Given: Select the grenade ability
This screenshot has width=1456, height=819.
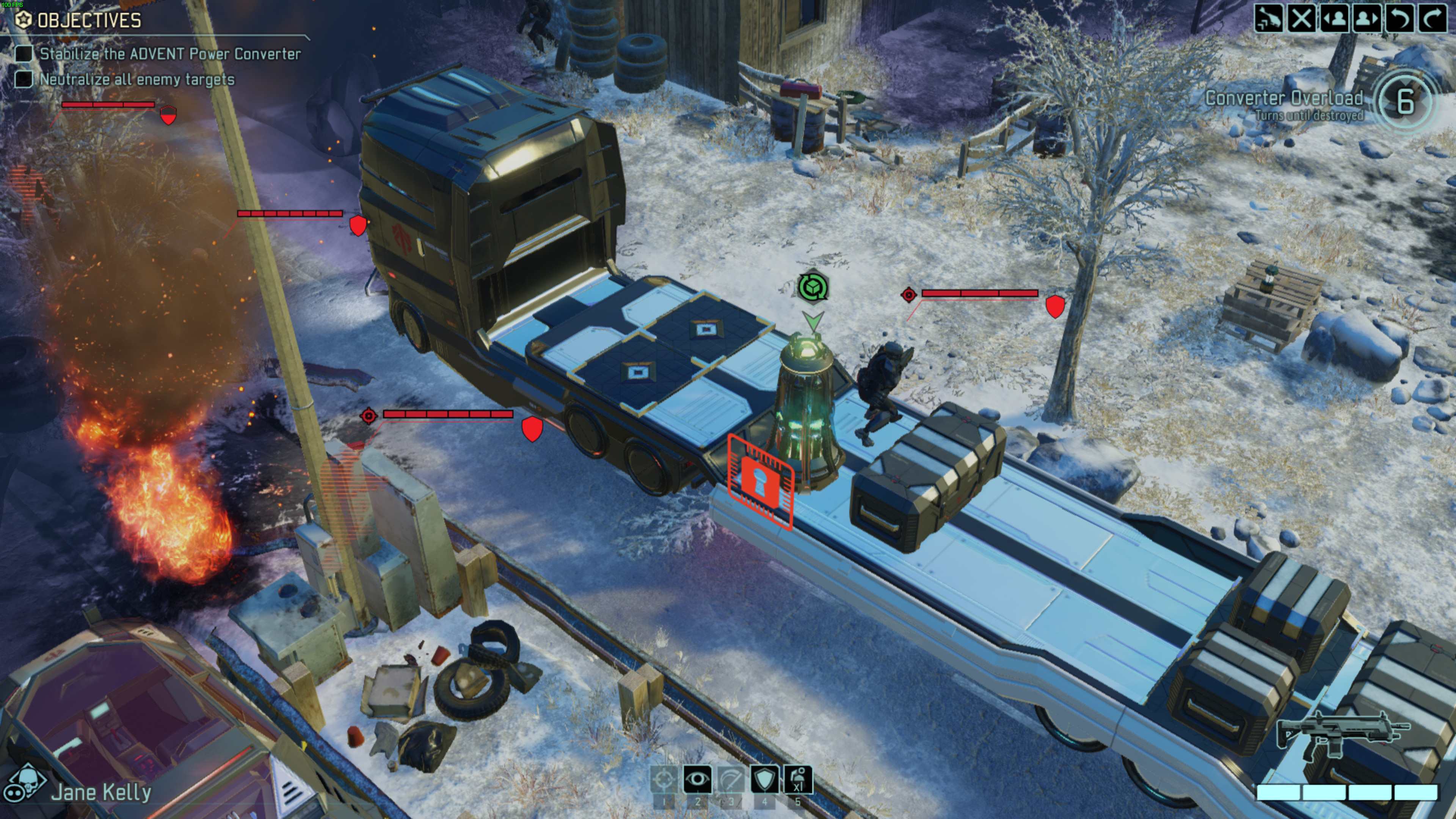Looking at the screenshot, I should 797,780.
